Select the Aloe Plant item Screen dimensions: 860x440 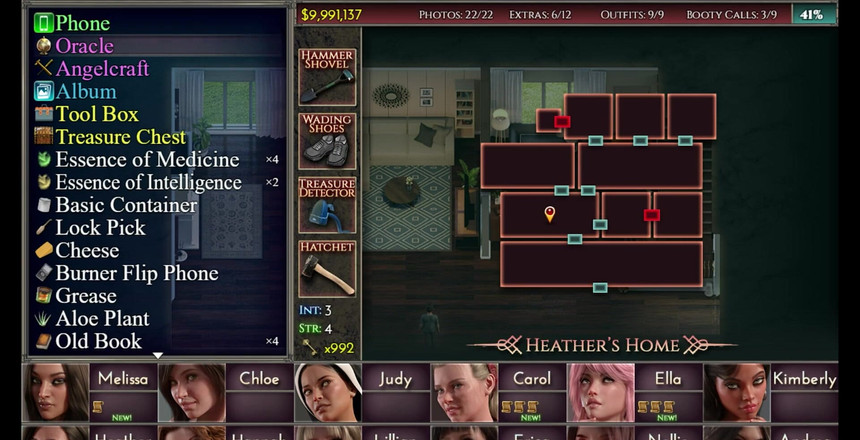[x=102, y=319]
